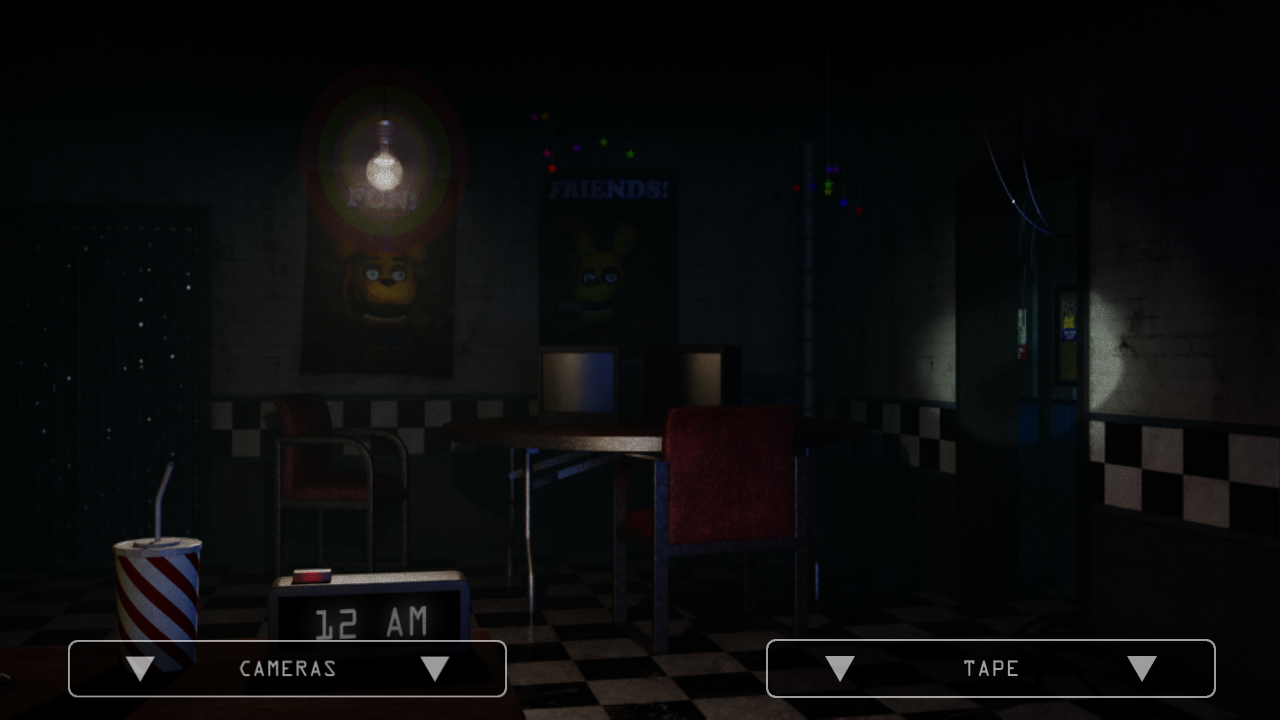Open the CAMERAS panel
This screenshot has height=720, width=1280.
click(287, 668)
